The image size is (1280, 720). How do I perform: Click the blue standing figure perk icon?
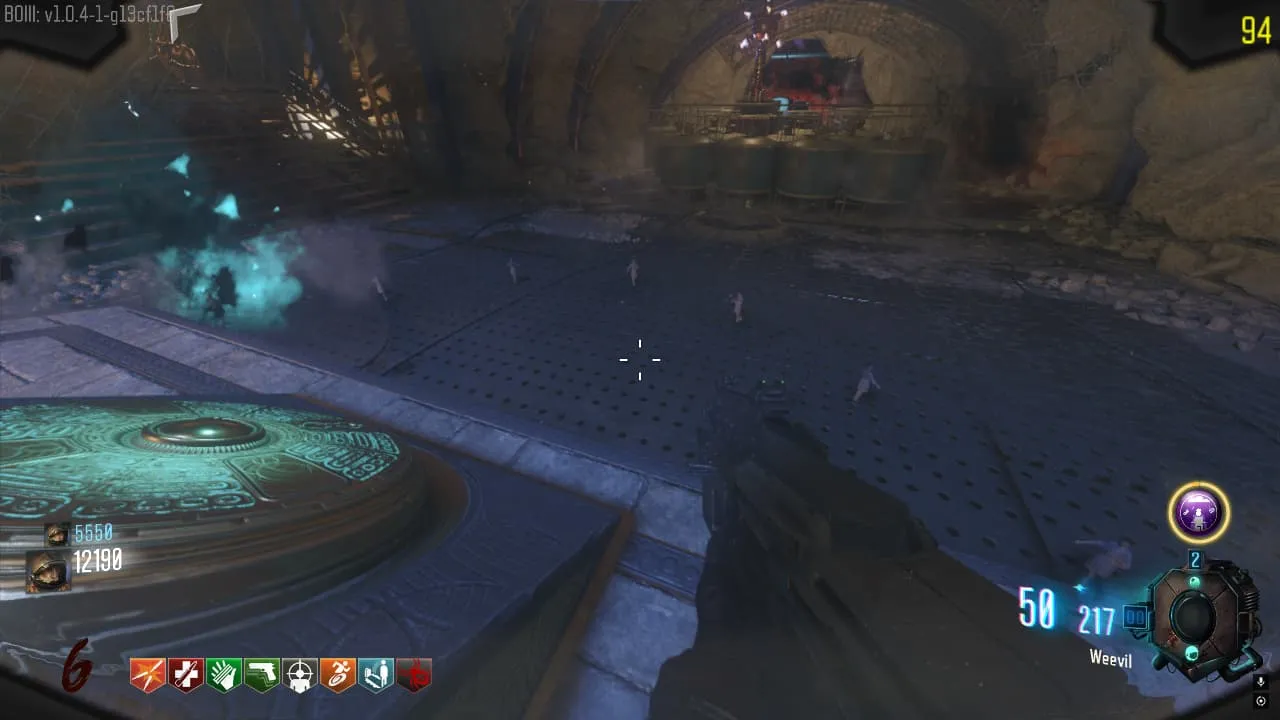[x=376, y=675]
